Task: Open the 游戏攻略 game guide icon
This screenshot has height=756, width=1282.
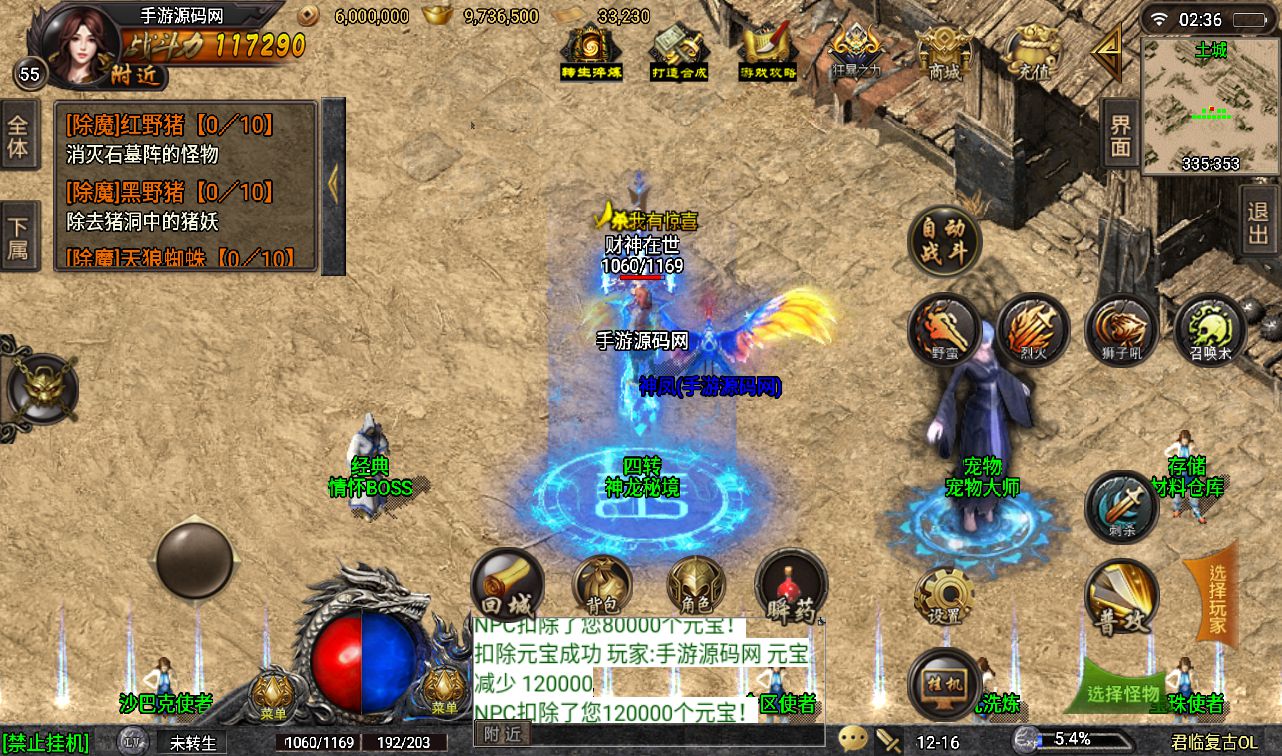Action: coord(768,52)
